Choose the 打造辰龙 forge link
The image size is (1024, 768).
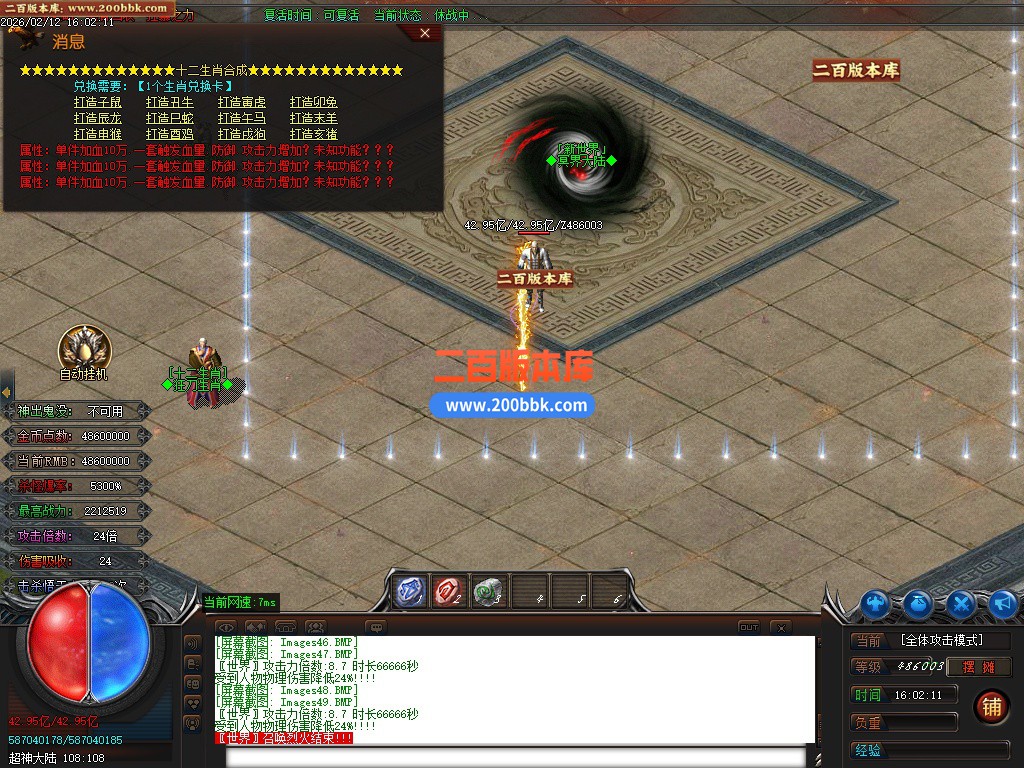[x=98, y=119]
